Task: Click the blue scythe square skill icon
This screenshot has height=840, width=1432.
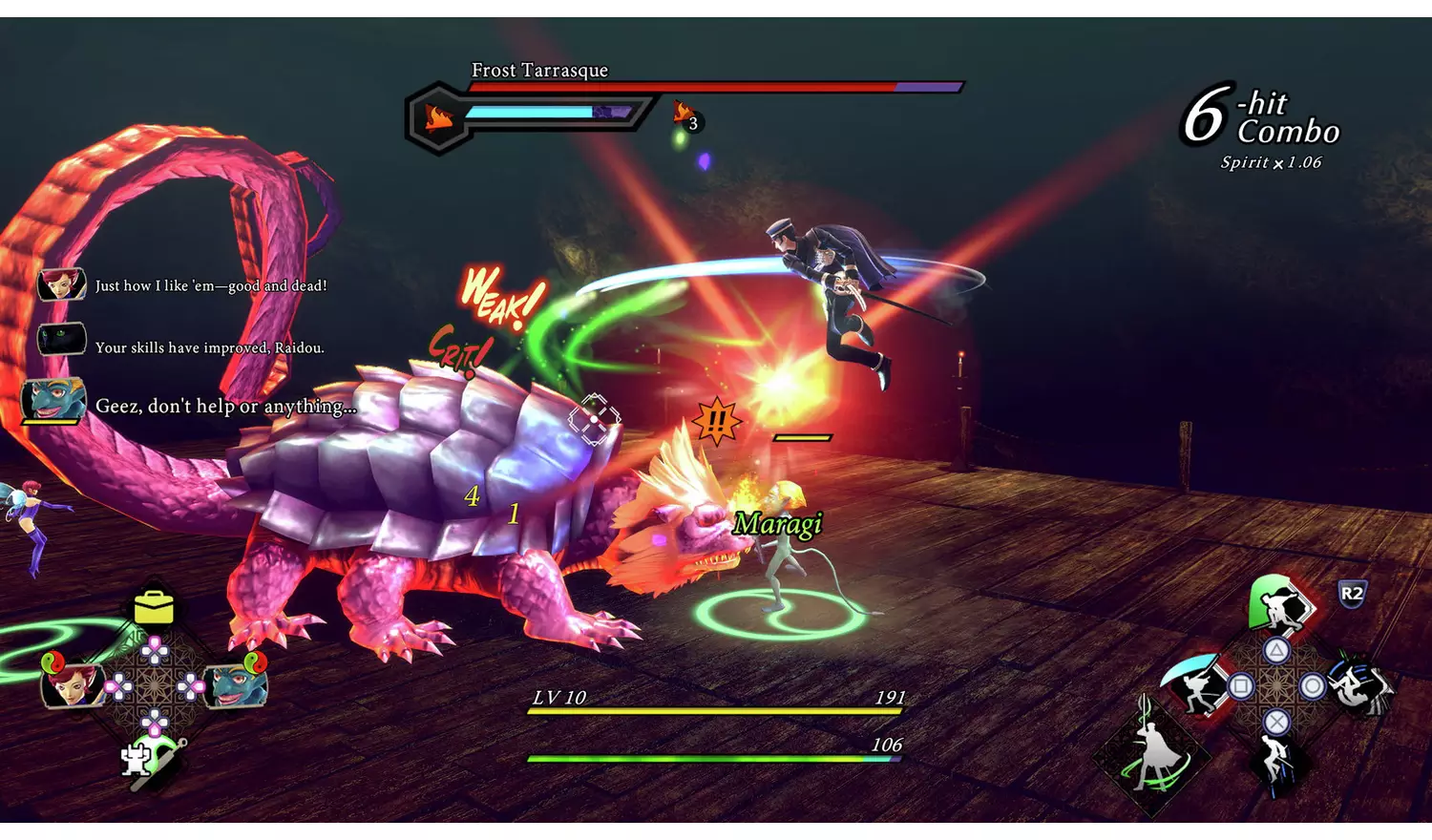Action: (1192, 682)
